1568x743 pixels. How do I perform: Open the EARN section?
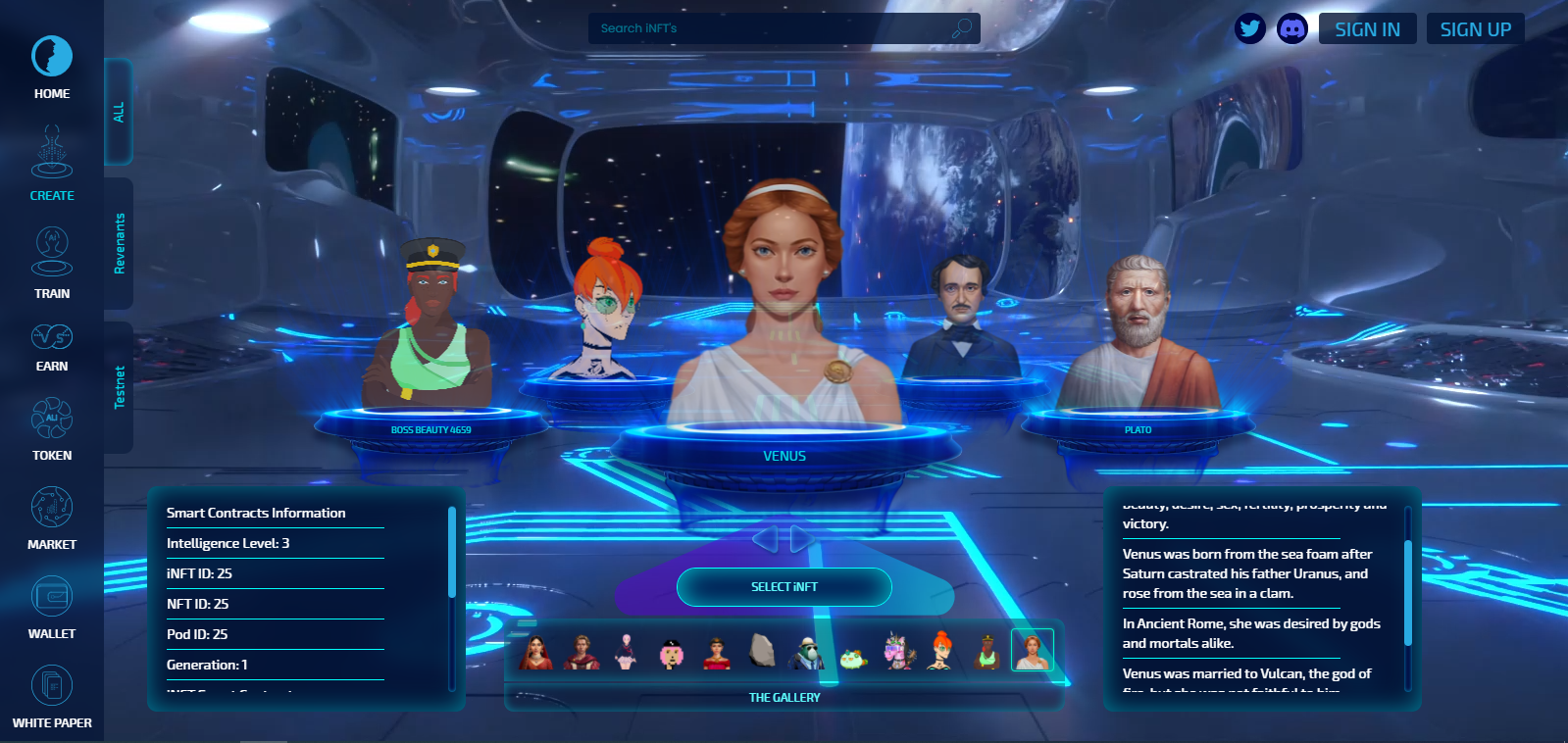tap(52, 347)
